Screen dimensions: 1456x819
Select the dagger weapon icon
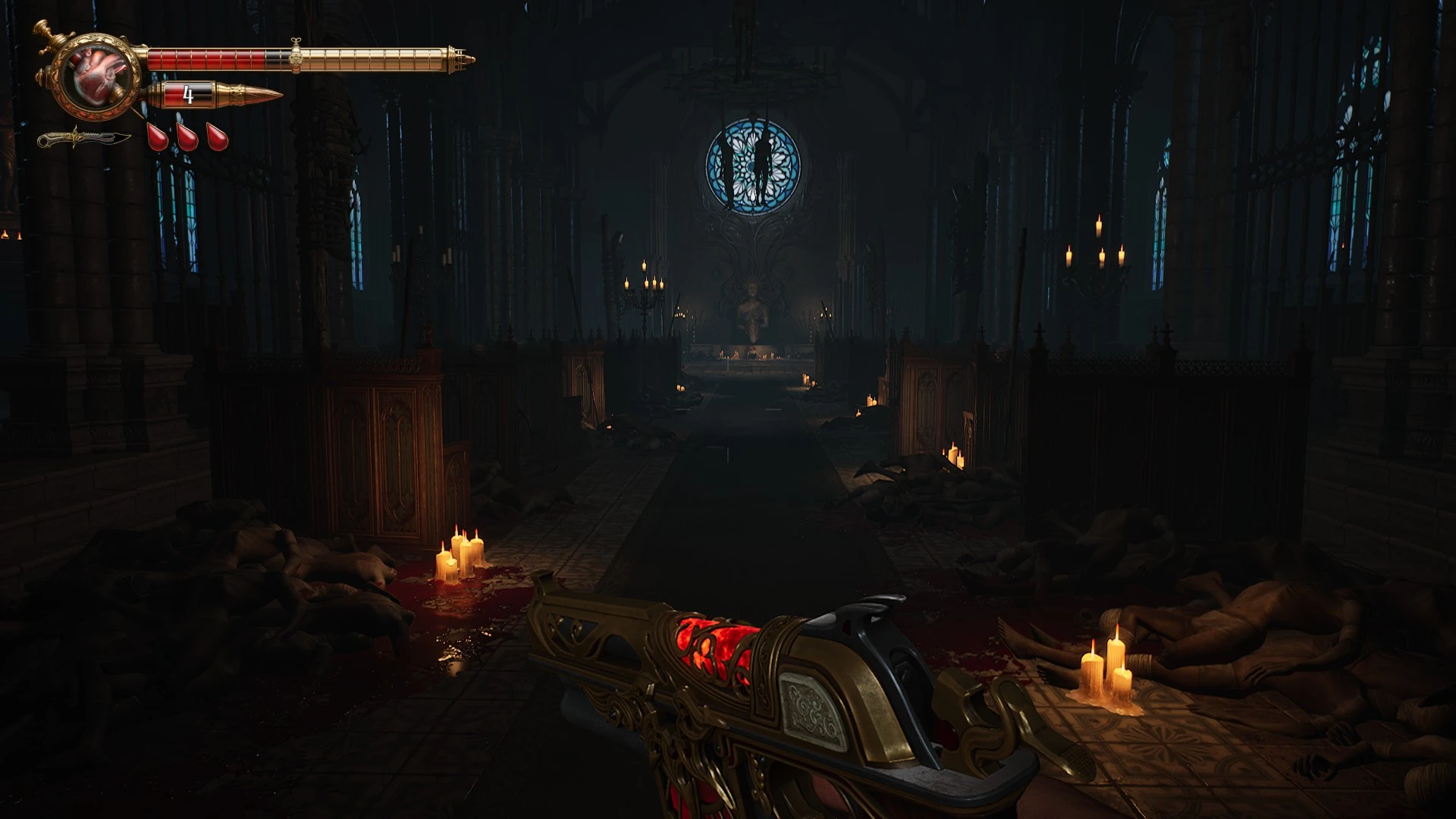coord(83,139)
